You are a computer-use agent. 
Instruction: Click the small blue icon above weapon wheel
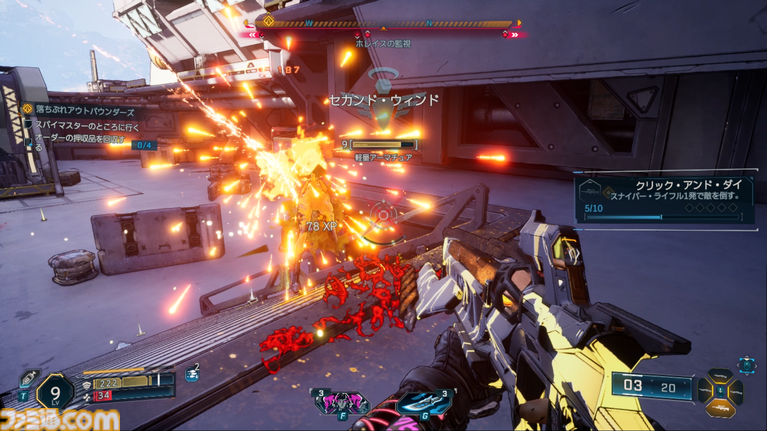click(747, 364)
